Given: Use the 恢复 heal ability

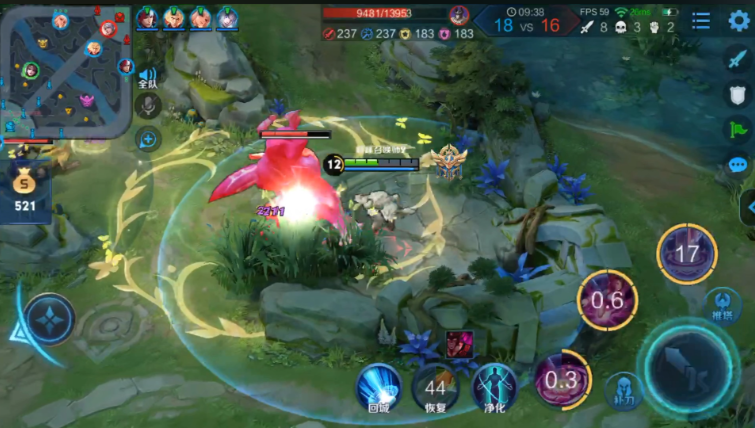Looking at the screenshot, I should pos(435,386).
